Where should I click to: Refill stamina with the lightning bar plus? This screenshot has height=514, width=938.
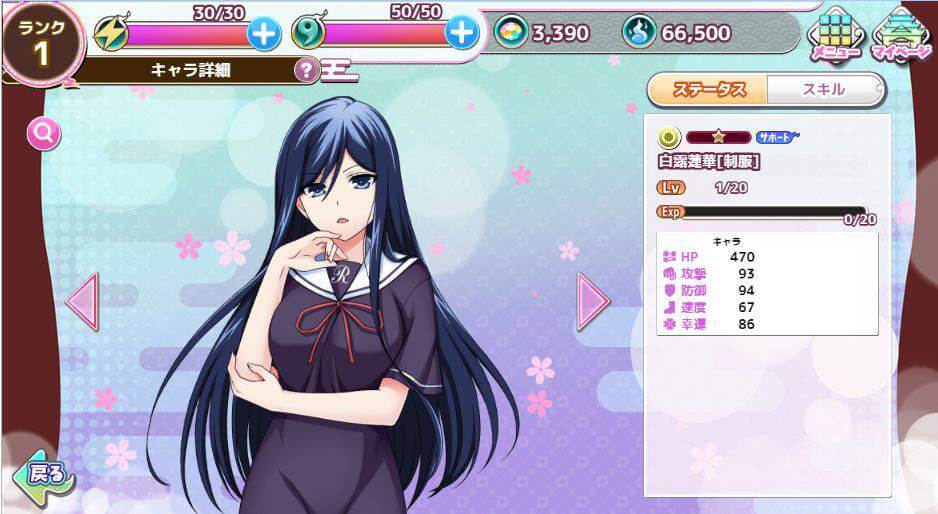pos(264,34)
